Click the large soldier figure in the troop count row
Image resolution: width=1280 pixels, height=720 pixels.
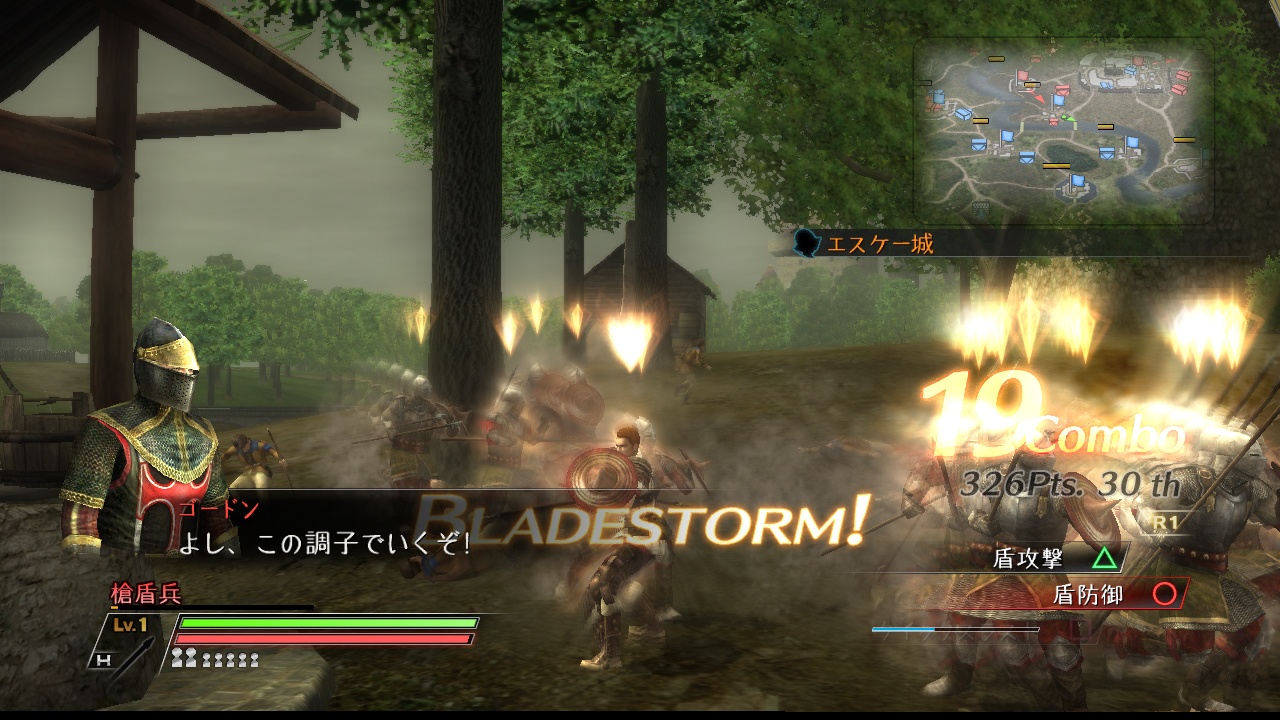pyautogui.click(x=178, y=658)
